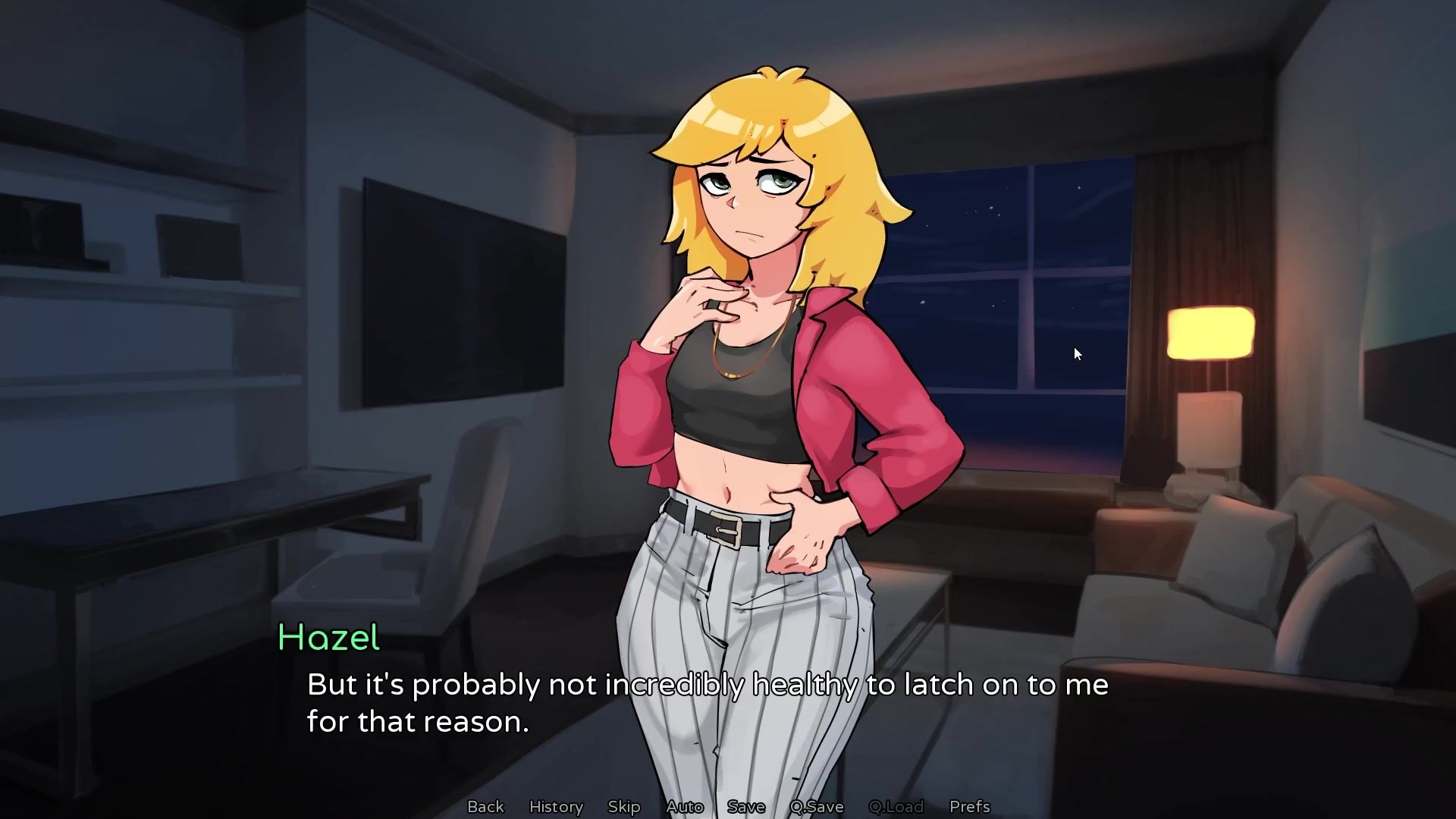
Task: Click Q.Load to quick load
Action: click(896, 806)
